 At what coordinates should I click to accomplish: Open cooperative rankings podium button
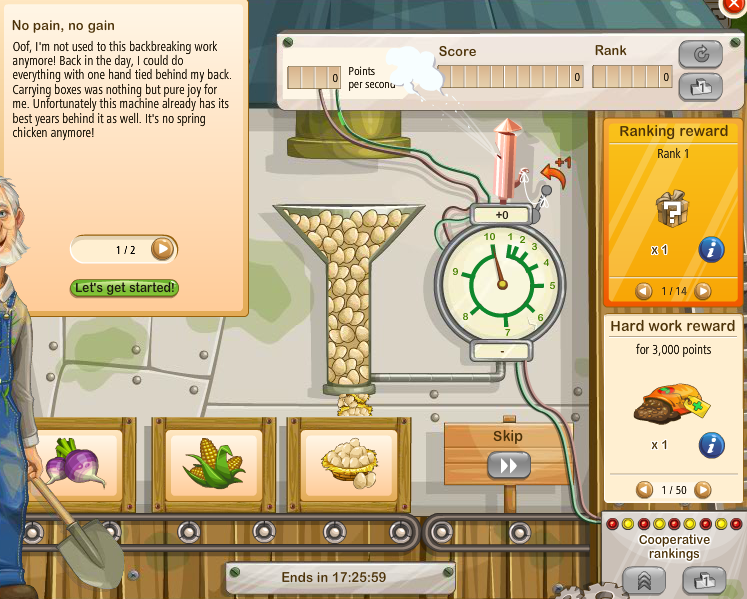tap(704, 580)
